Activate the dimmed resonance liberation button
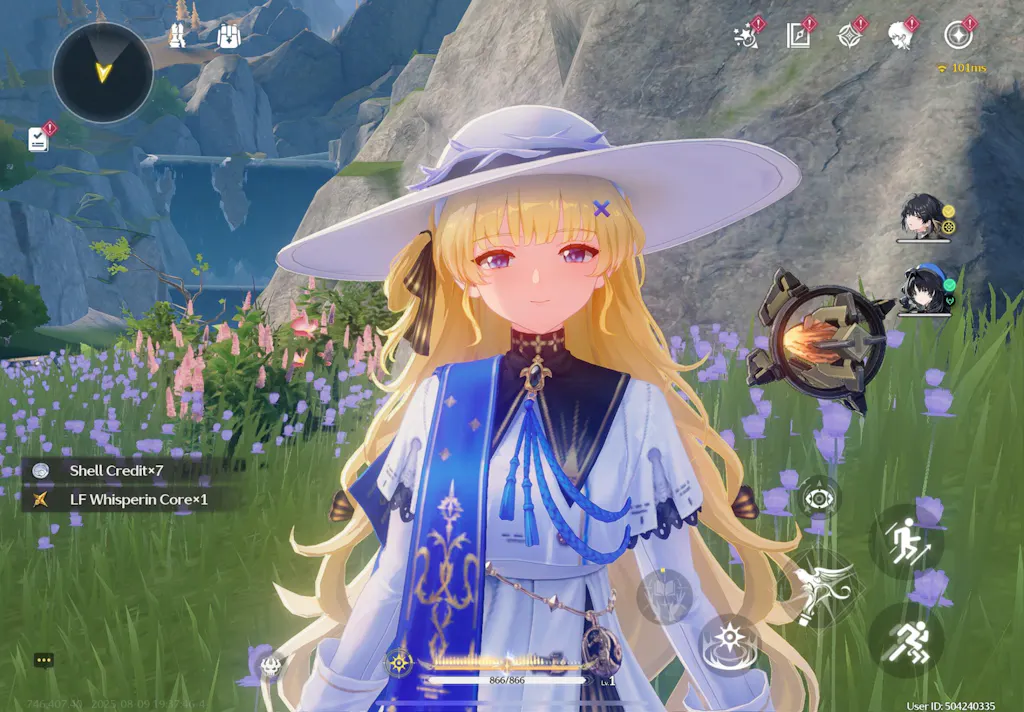Image resolution: width=1024 pixels, height=712 pixels. click(x=664, y=596)
